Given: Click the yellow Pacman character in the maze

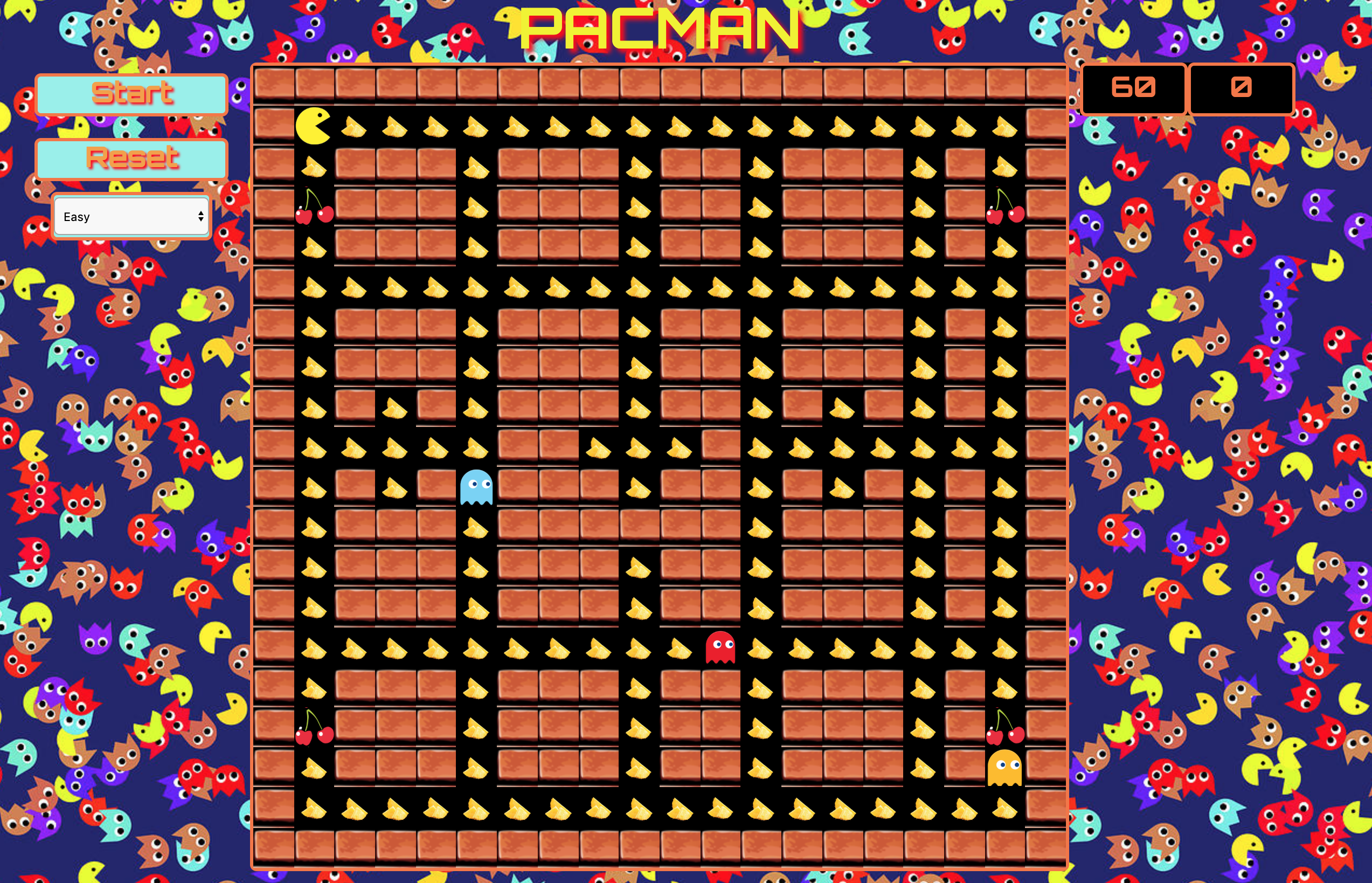Looking at the screenshot, I should click(313, 125).
